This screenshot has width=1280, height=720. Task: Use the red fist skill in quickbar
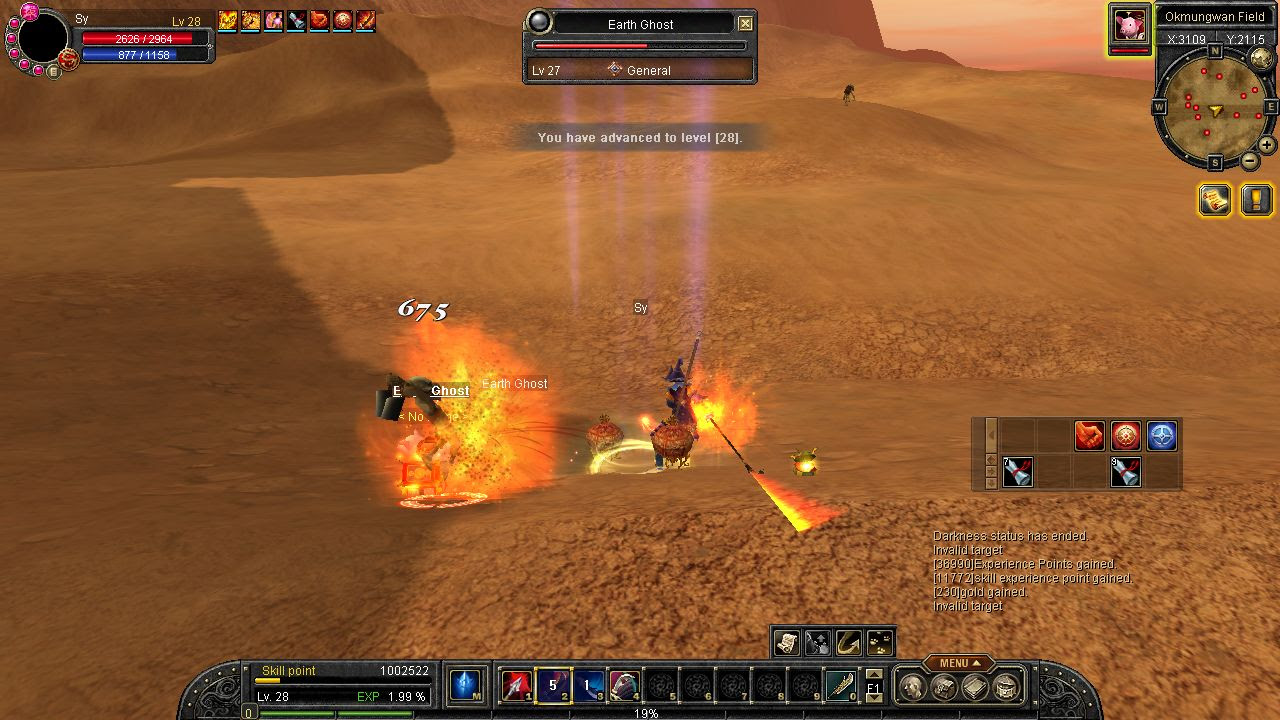point(1090,436)
